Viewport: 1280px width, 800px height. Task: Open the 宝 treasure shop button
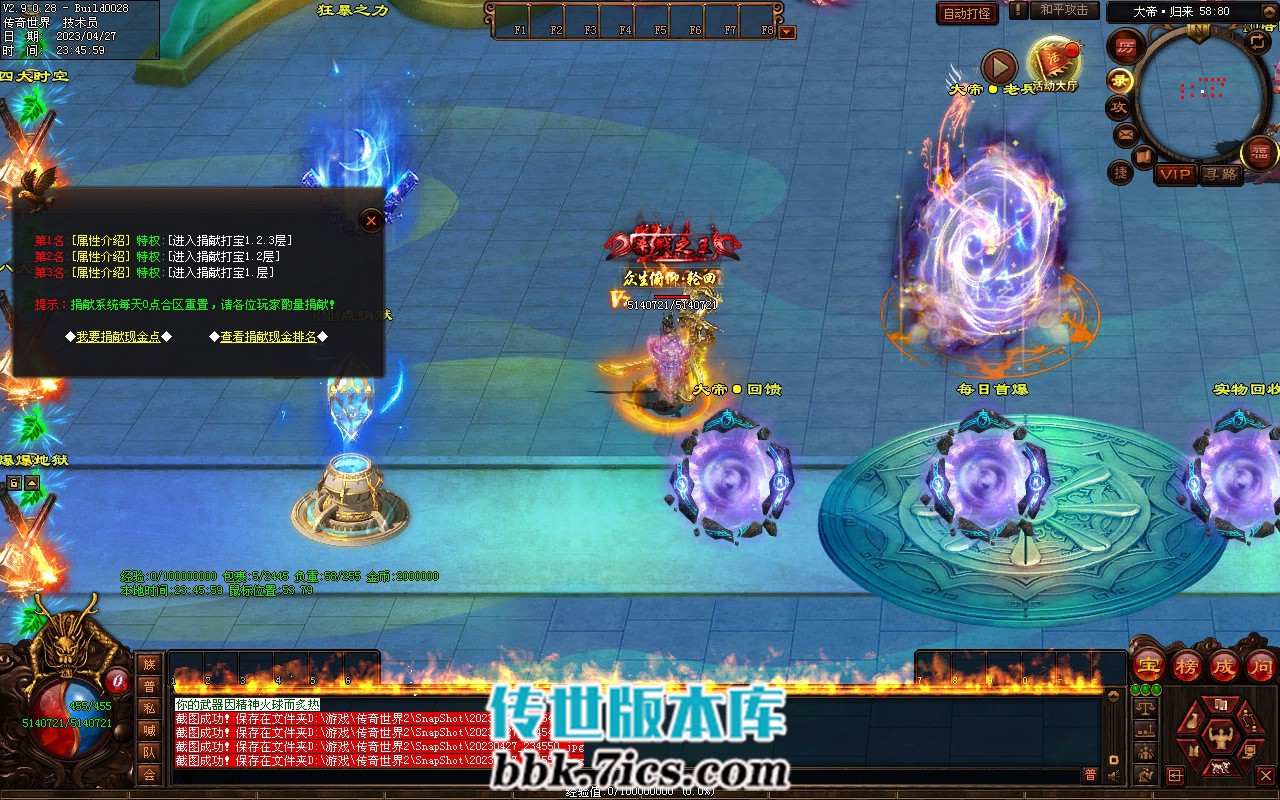pyautogui.click(x=1149, y=665)
